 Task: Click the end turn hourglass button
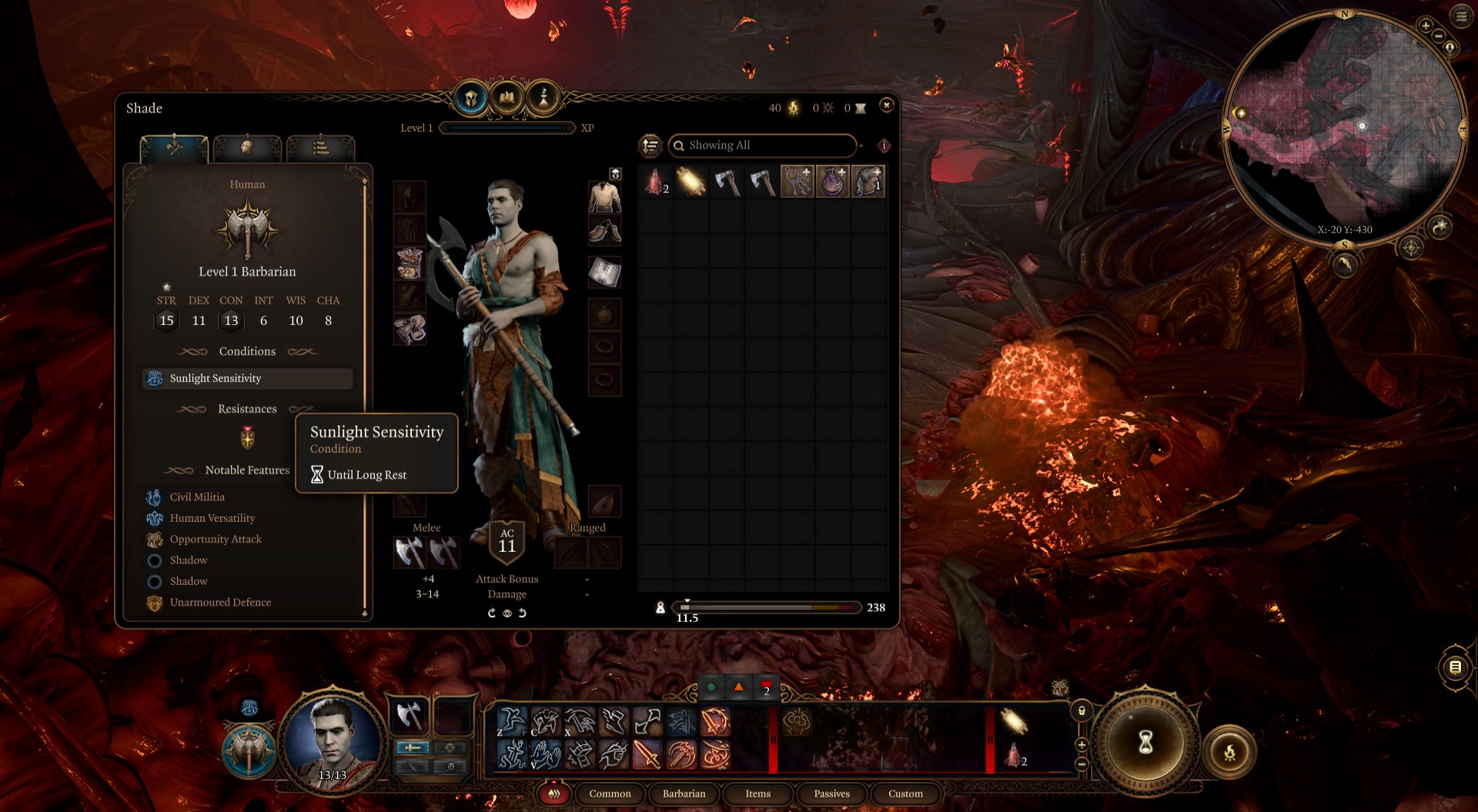click(x=1145, y=742)
